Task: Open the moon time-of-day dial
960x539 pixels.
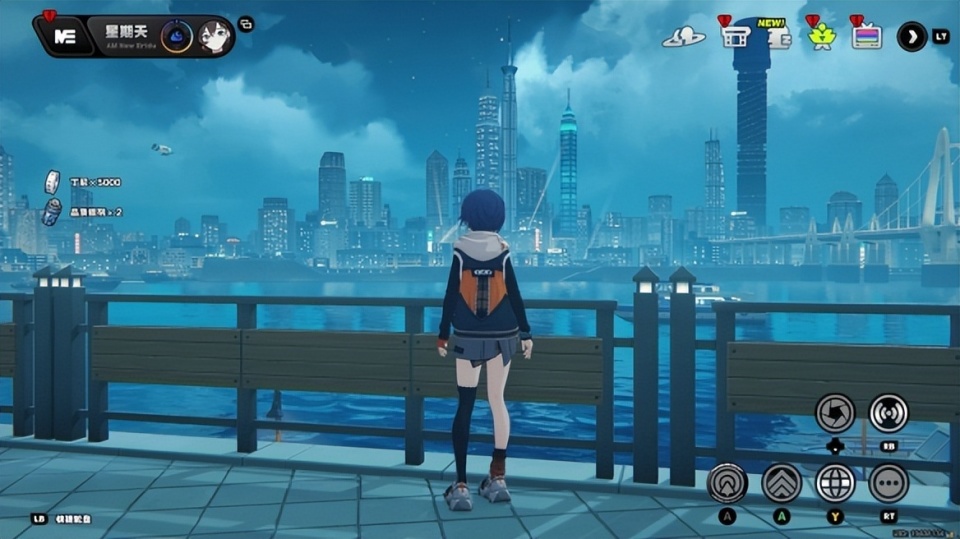Action: pyautogui.click(x=176, y=36)
